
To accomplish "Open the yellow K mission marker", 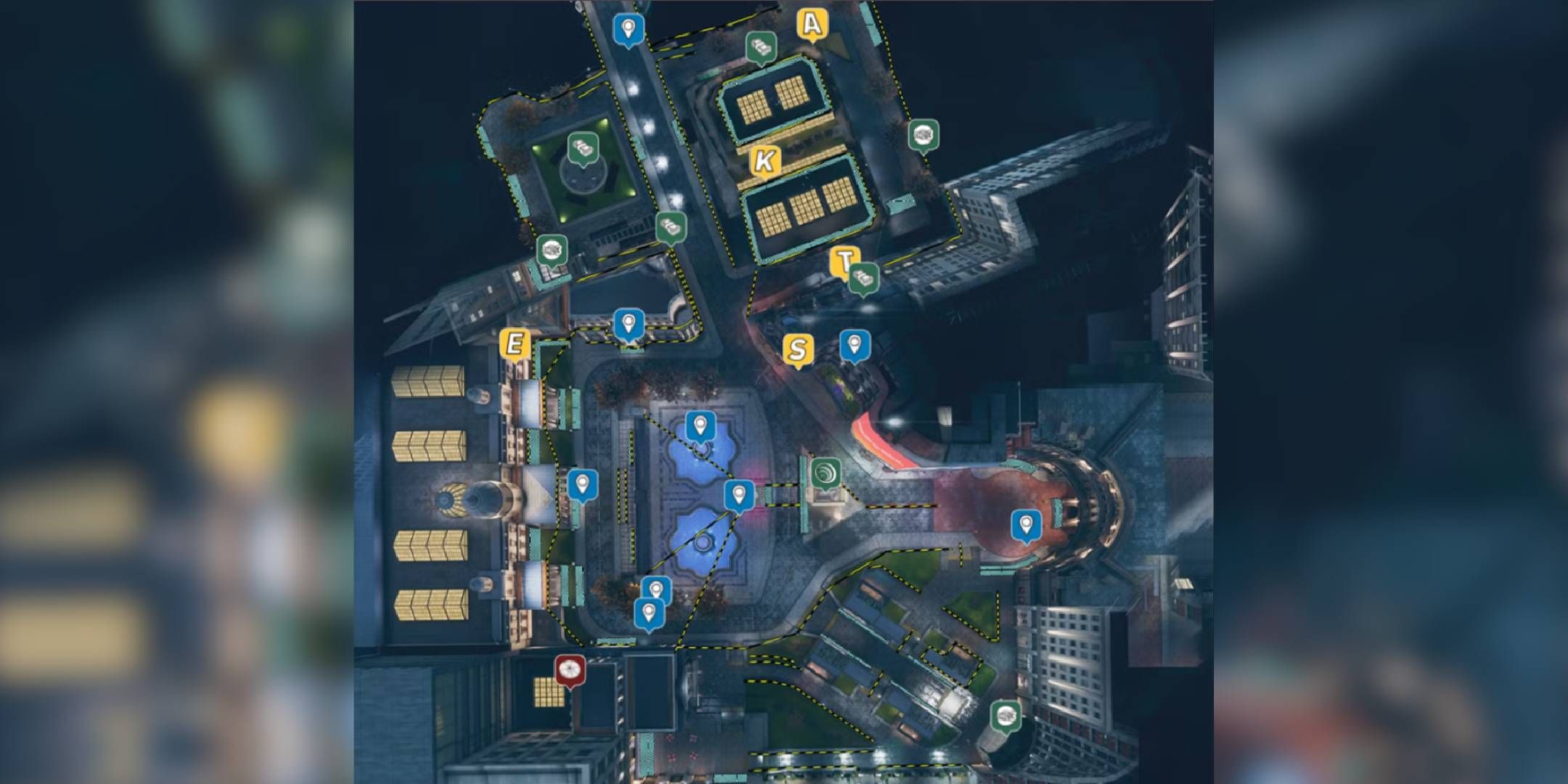I will (x=764, y=161).
